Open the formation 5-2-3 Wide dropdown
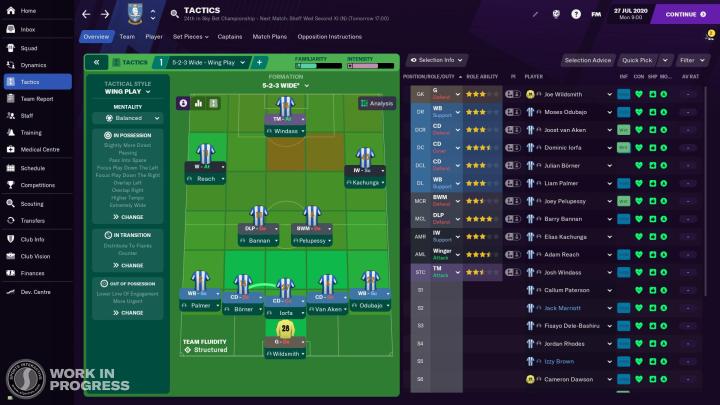The image size is (720, 405). point(285,86)
